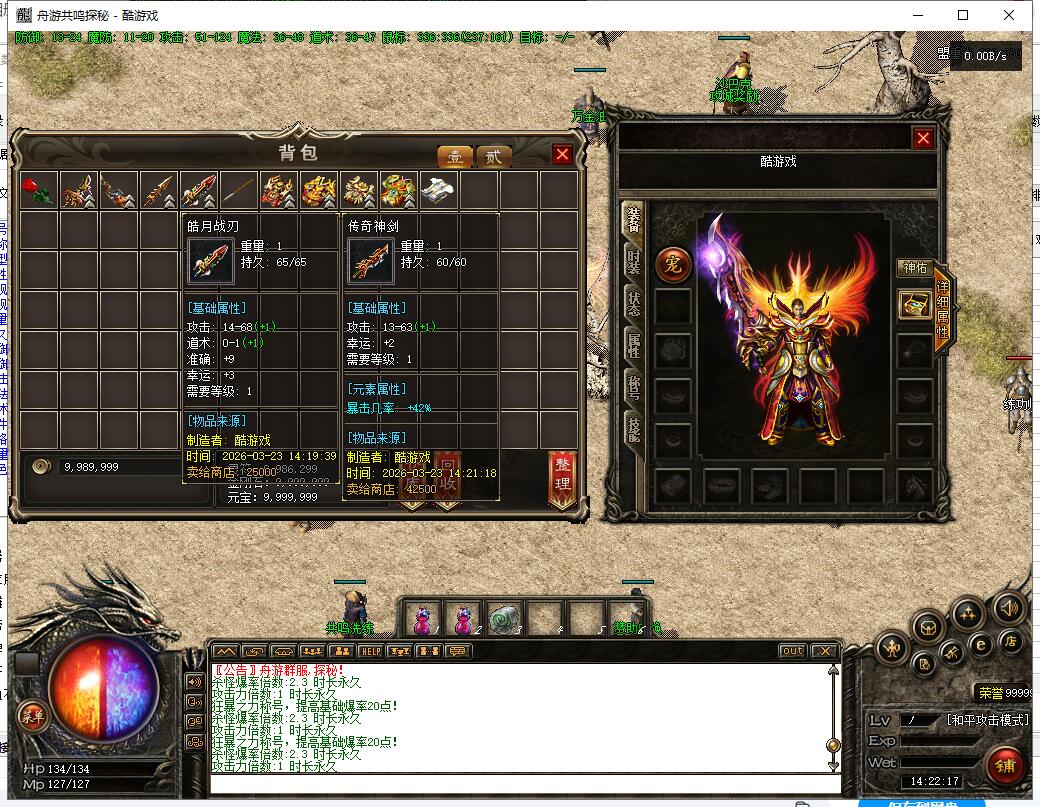Click the round 宠 pet button

coord(673,265)
